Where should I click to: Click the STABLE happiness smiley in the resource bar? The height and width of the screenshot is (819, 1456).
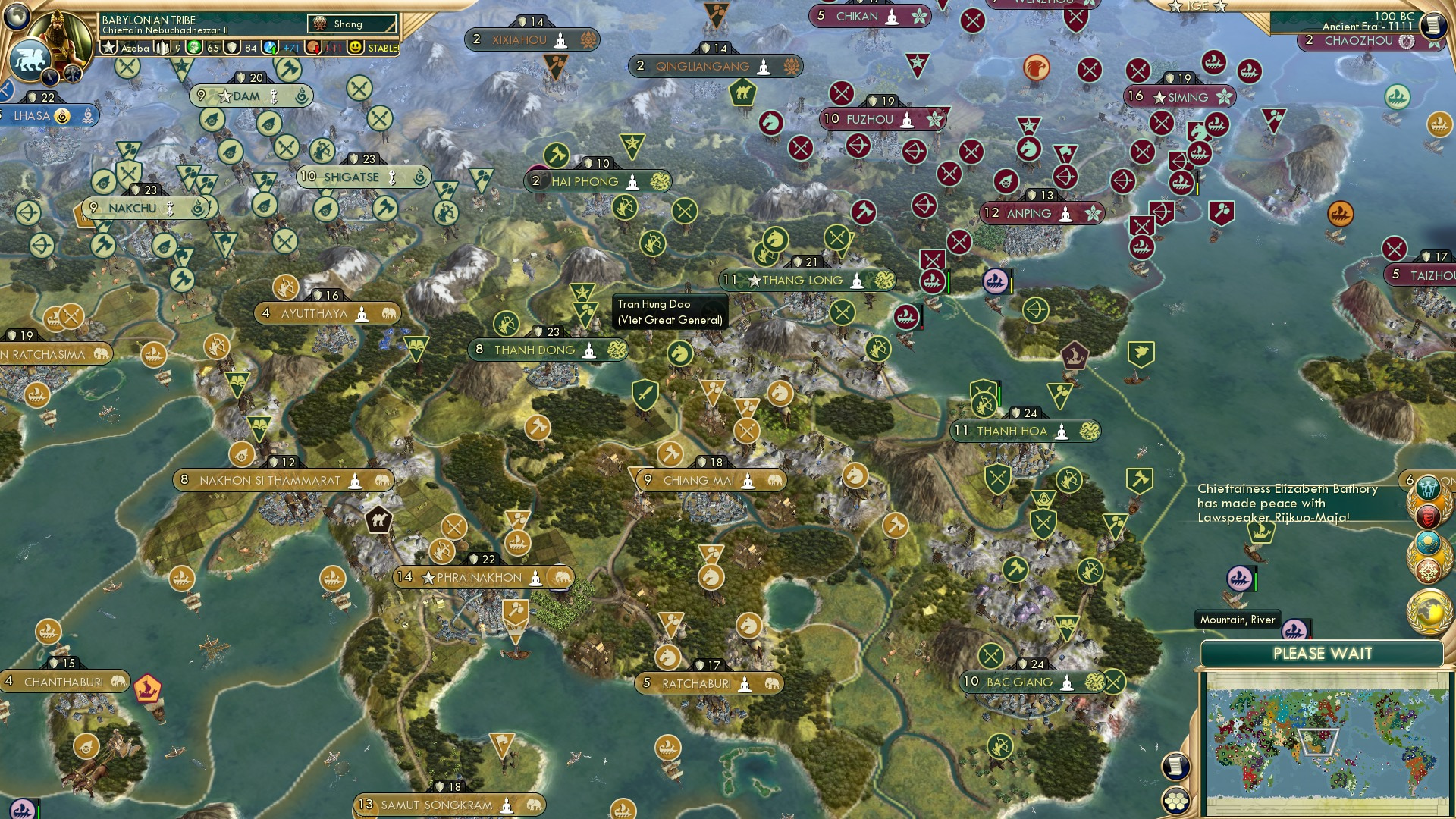(356, 47)
